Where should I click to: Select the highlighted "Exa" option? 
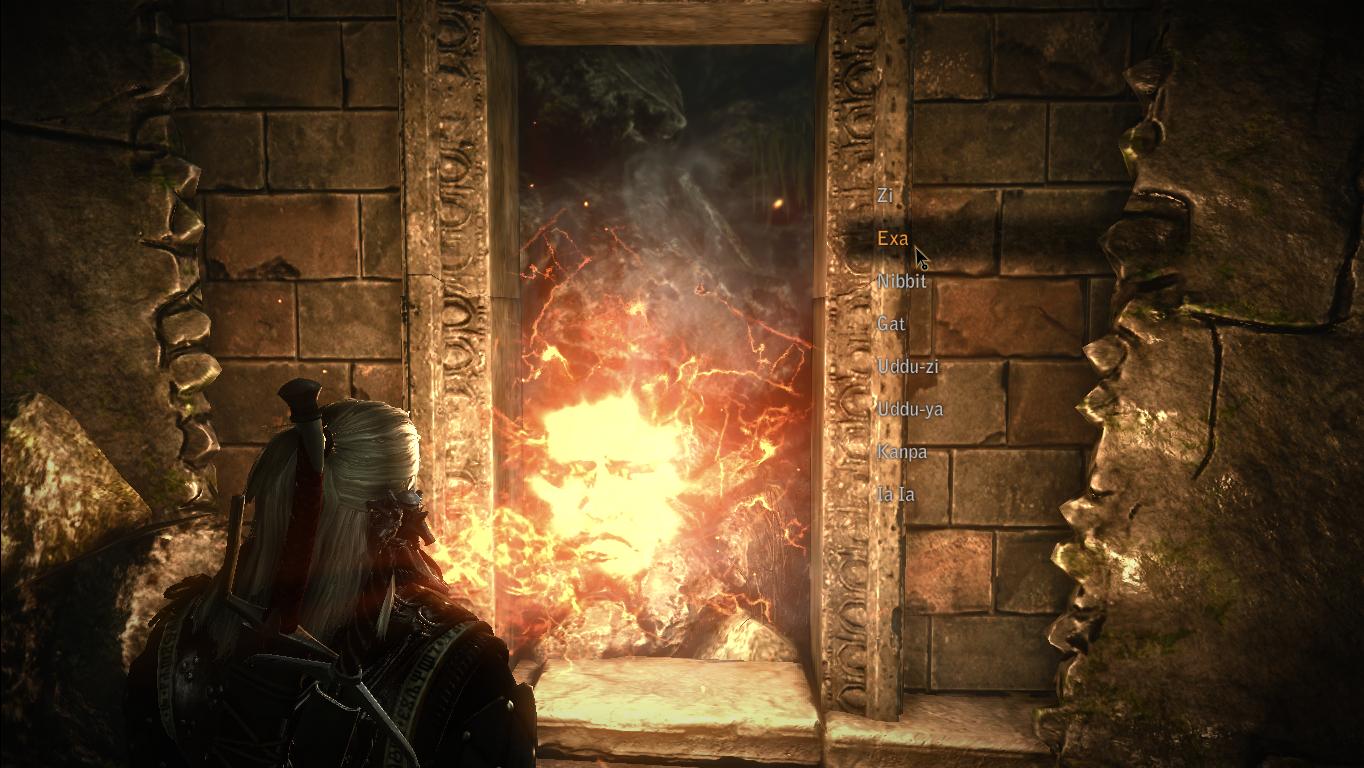coord(892,239)
